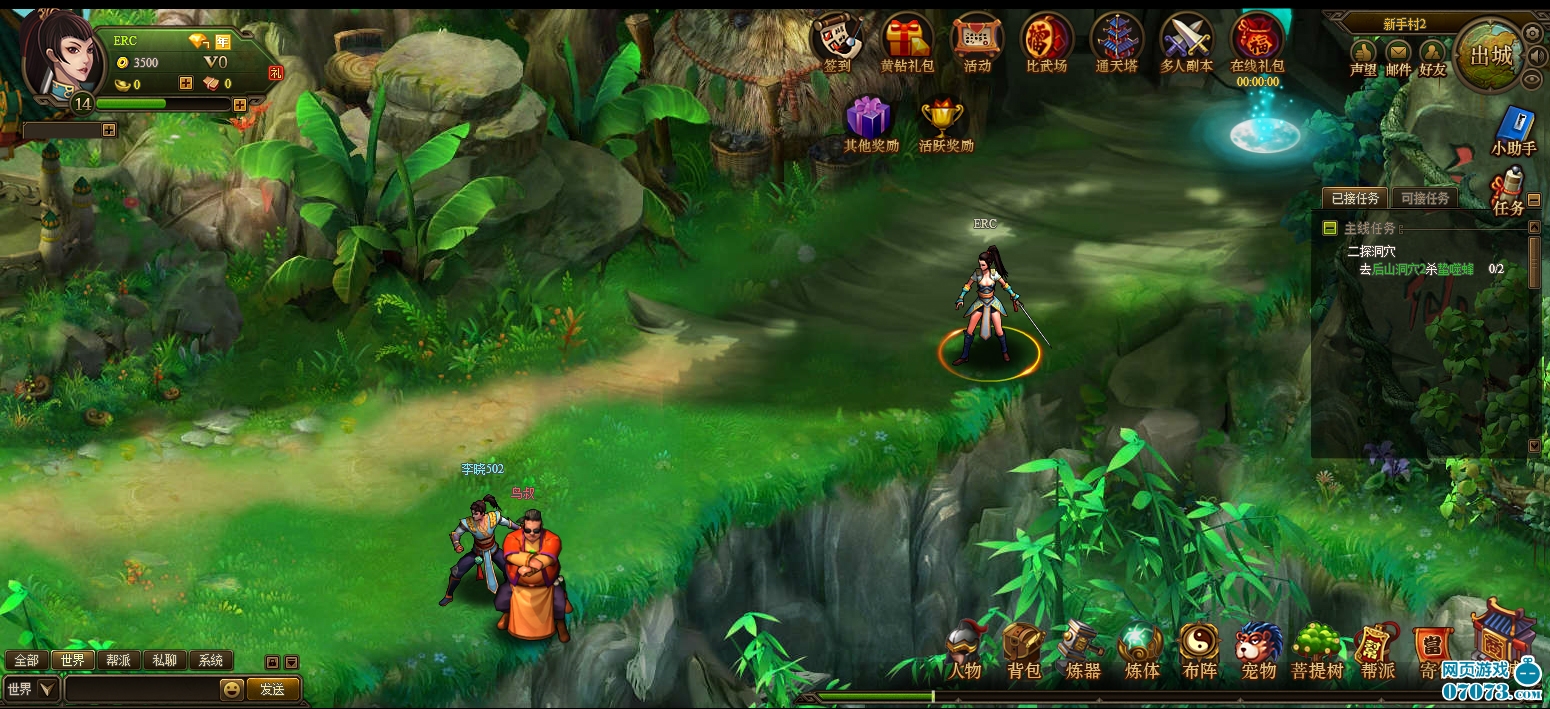Focus the chat message input box
The image size is (1550, 709).
click(x=140, y=689)
